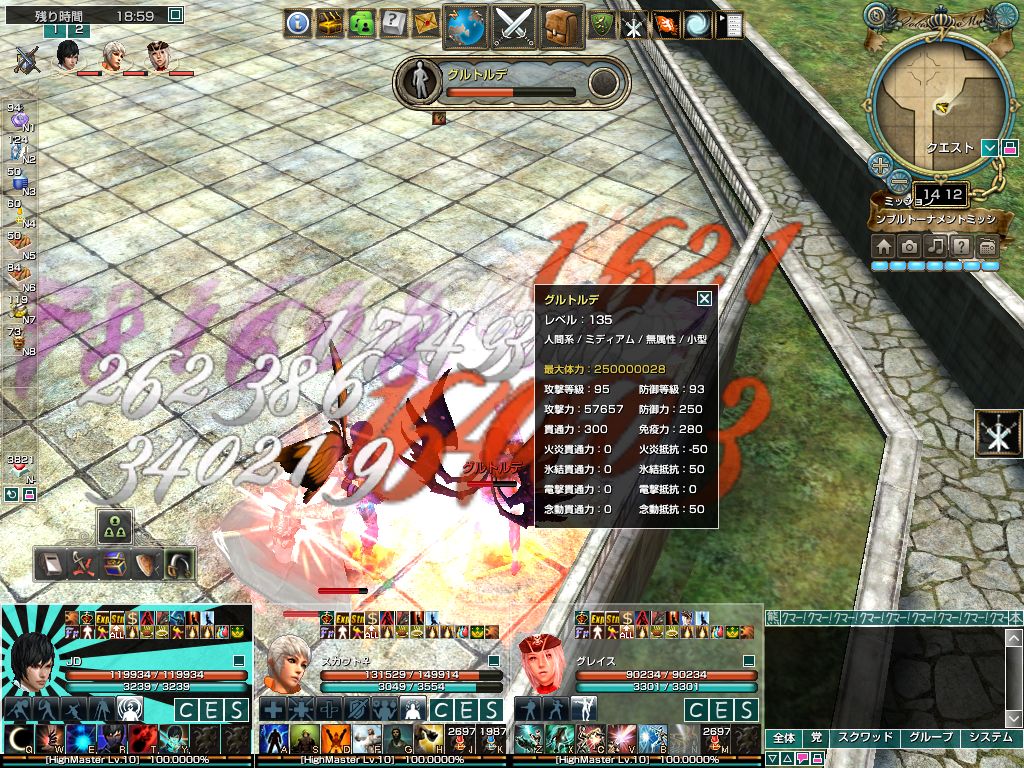This screenshot has width=1024, height=768.
Task: Zoom out the minimap with minus button
Action: point(898,182)
